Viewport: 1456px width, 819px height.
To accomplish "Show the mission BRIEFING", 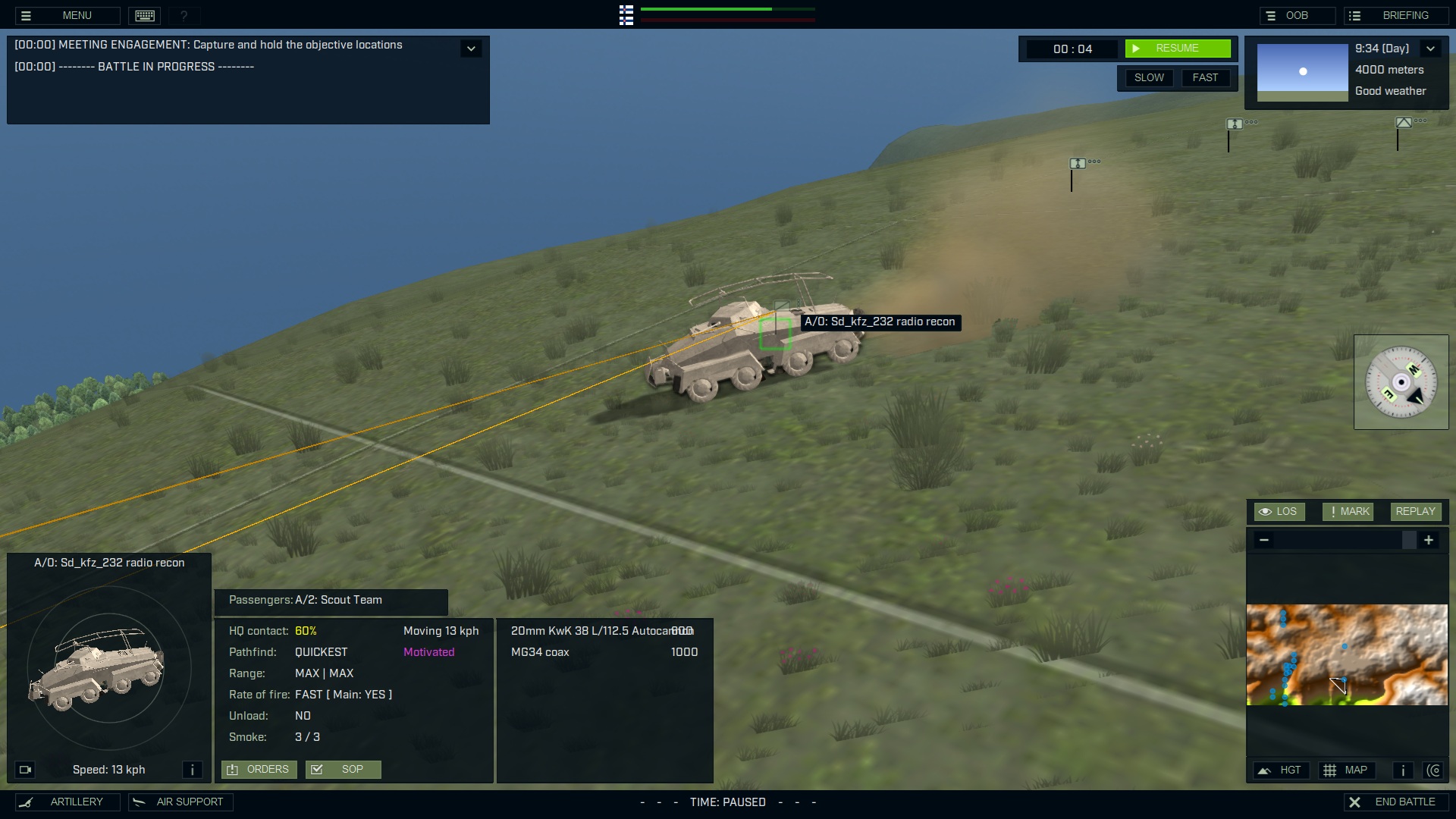I will (x=1395, y=15).
